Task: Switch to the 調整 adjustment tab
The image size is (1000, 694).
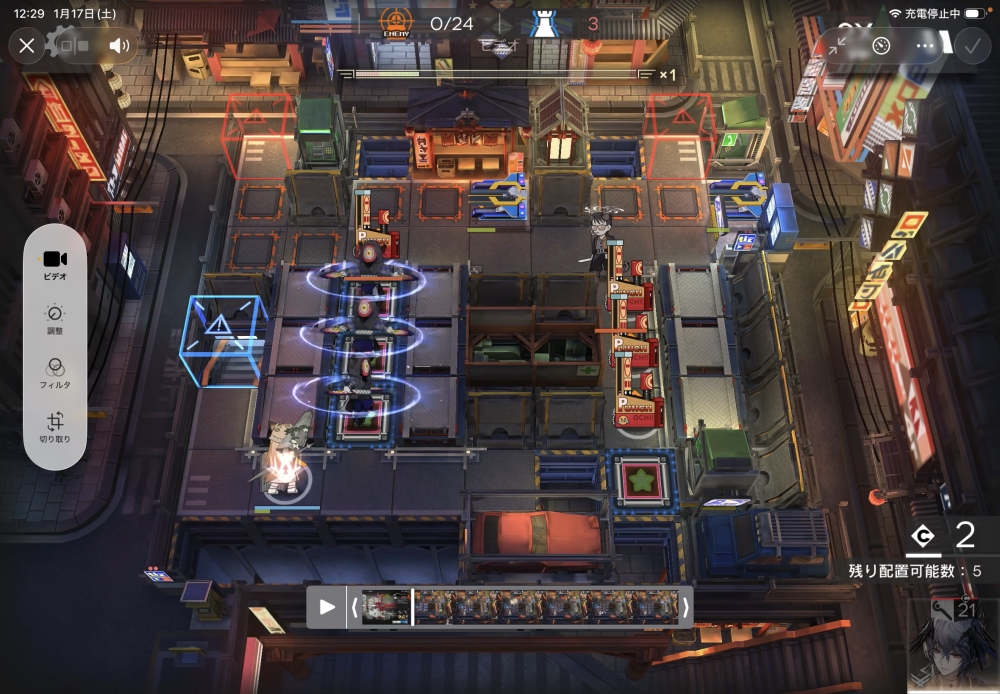Action: pyautogui.click(x=55, y=320)
